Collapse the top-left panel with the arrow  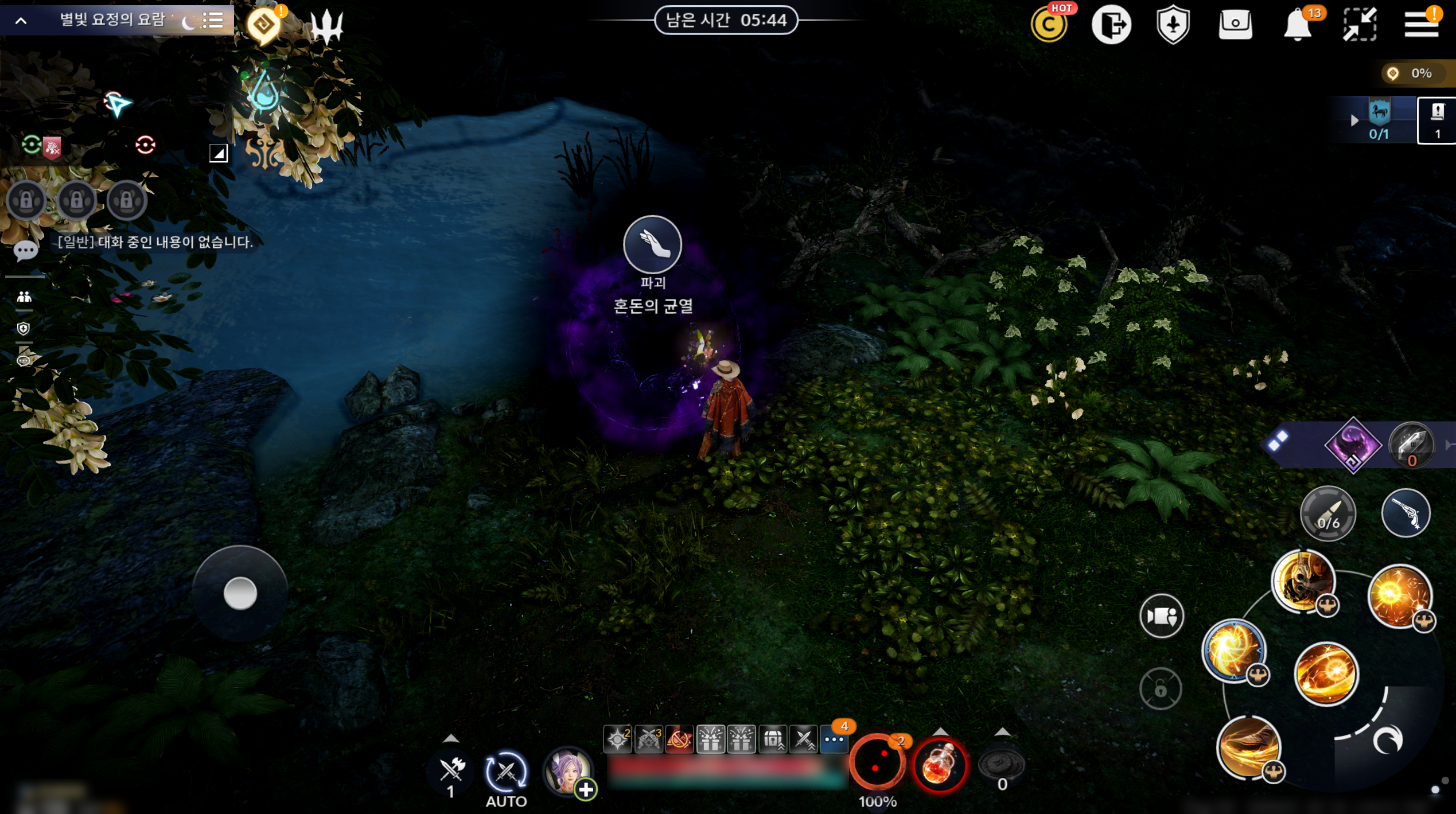[21, 21]
